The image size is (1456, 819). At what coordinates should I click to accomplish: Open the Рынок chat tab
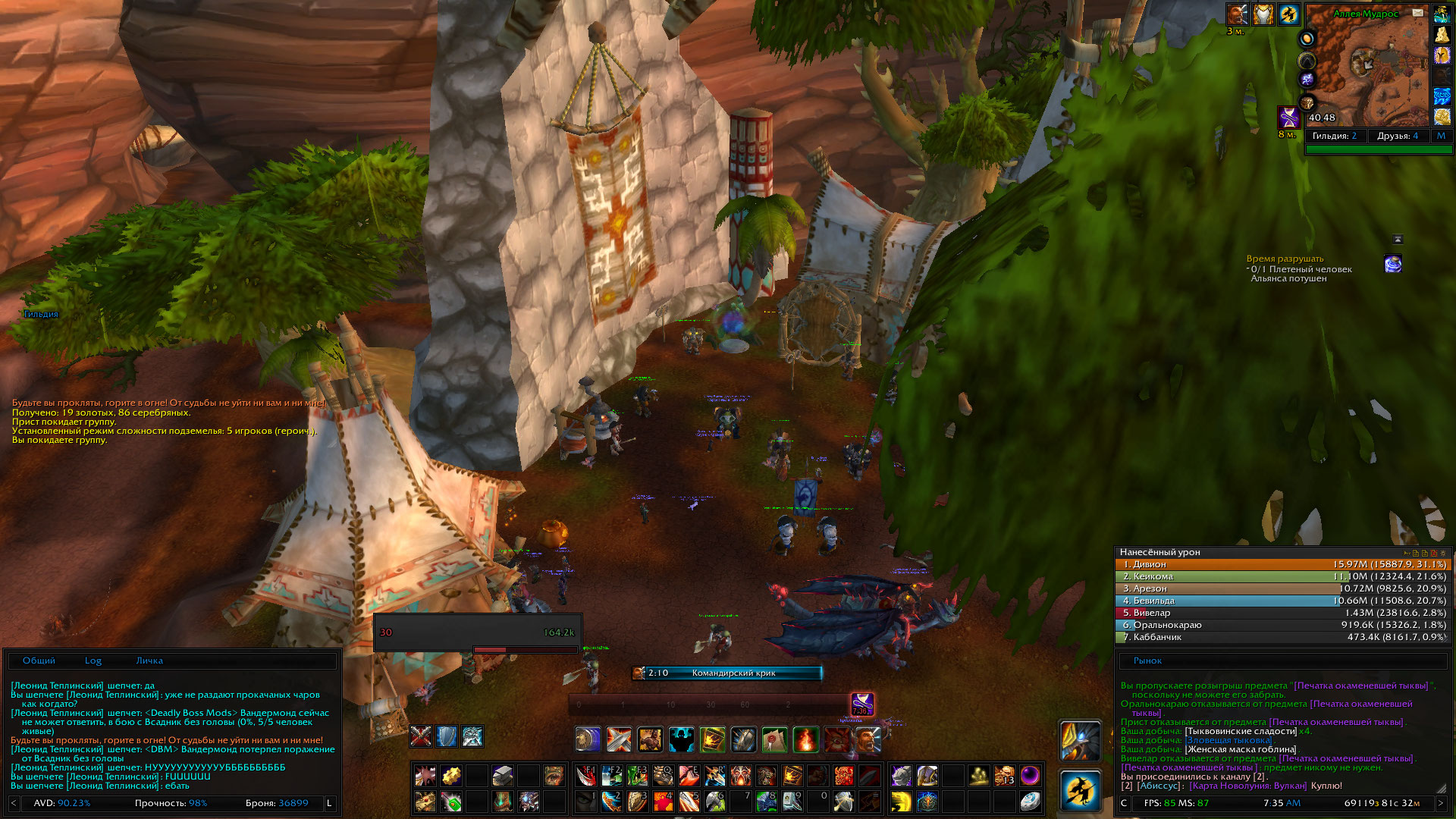tap(1147, 661)
